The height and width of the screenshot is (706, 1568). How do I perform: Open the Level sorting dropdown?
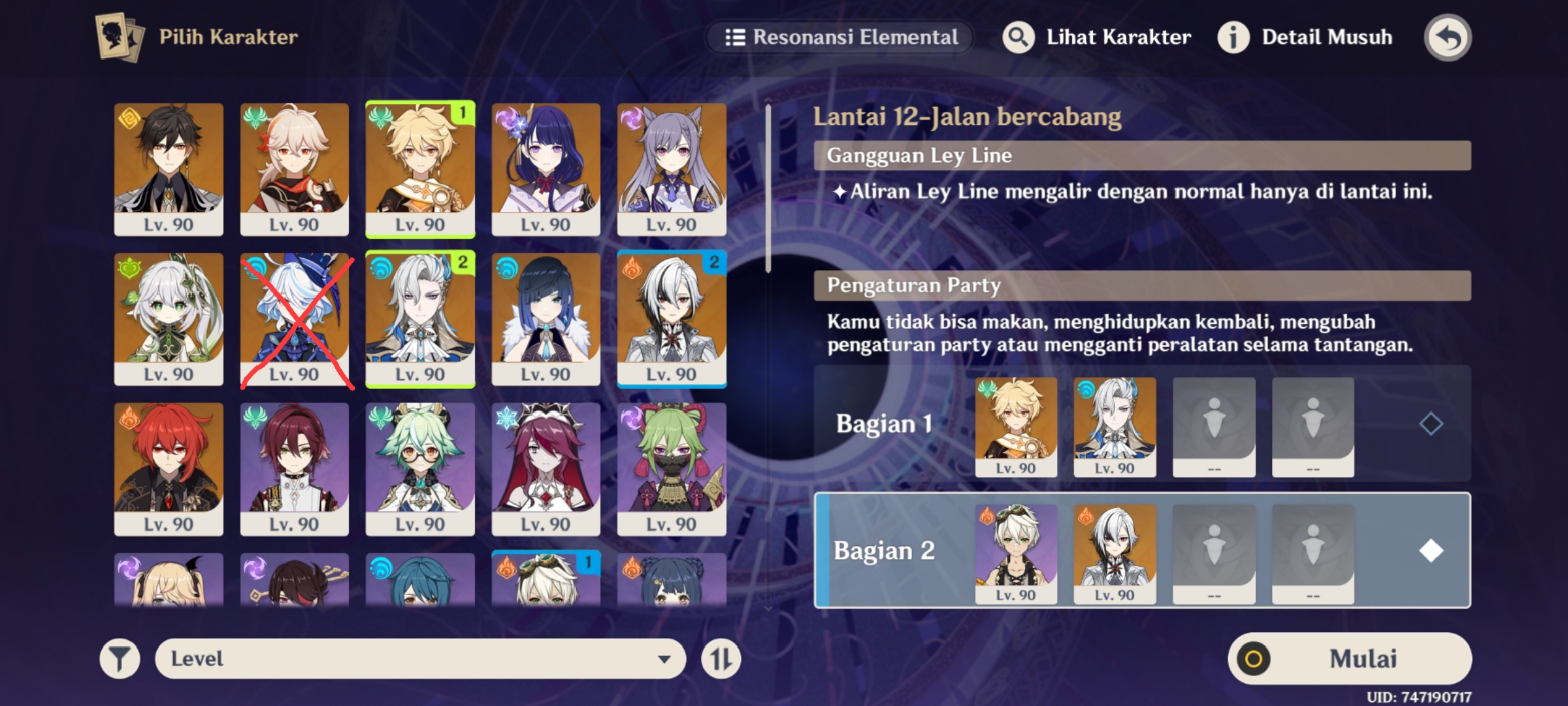418,658
